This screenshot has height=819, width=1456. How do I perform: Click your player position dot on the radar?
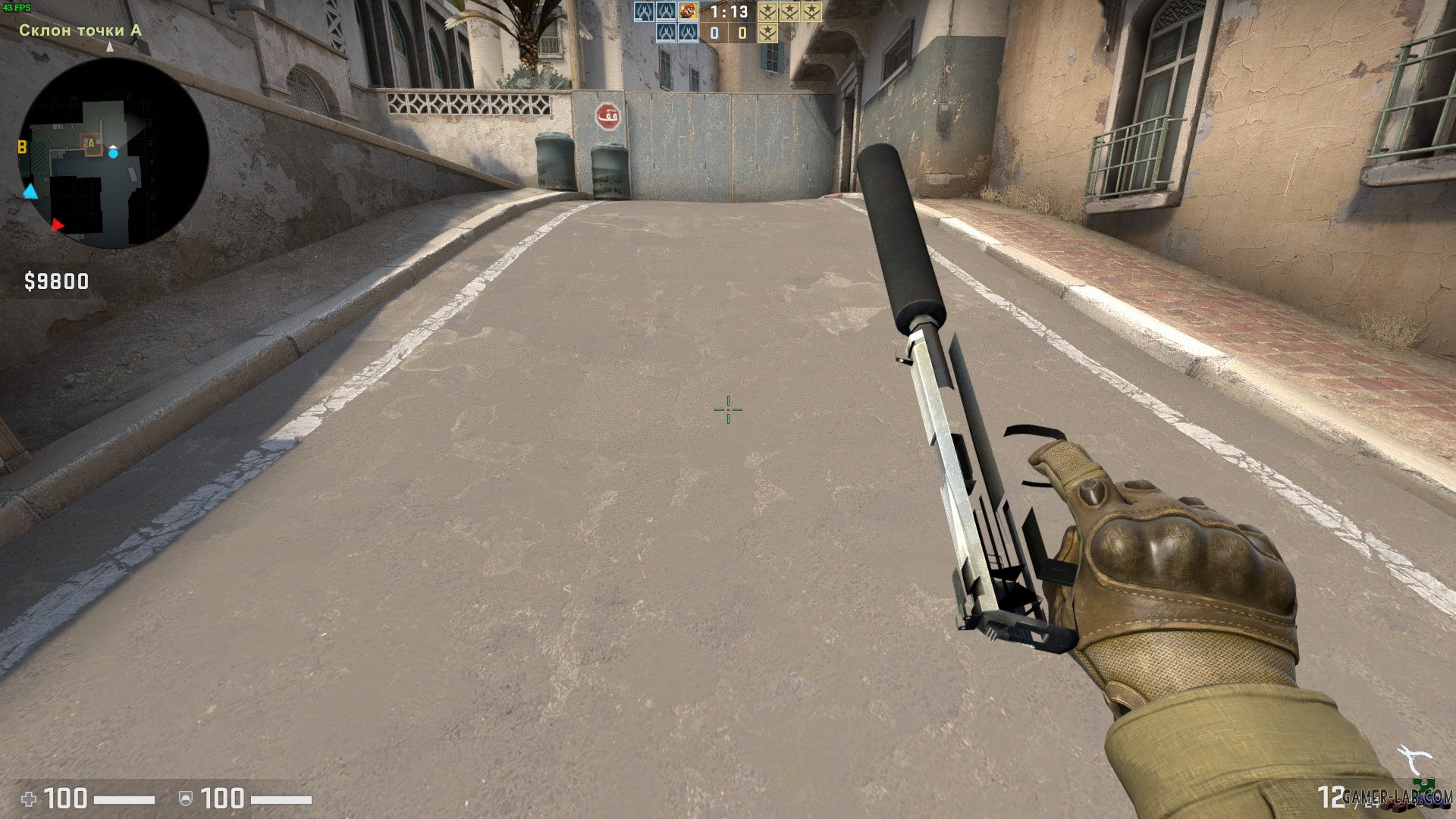[x=114, y=153]
